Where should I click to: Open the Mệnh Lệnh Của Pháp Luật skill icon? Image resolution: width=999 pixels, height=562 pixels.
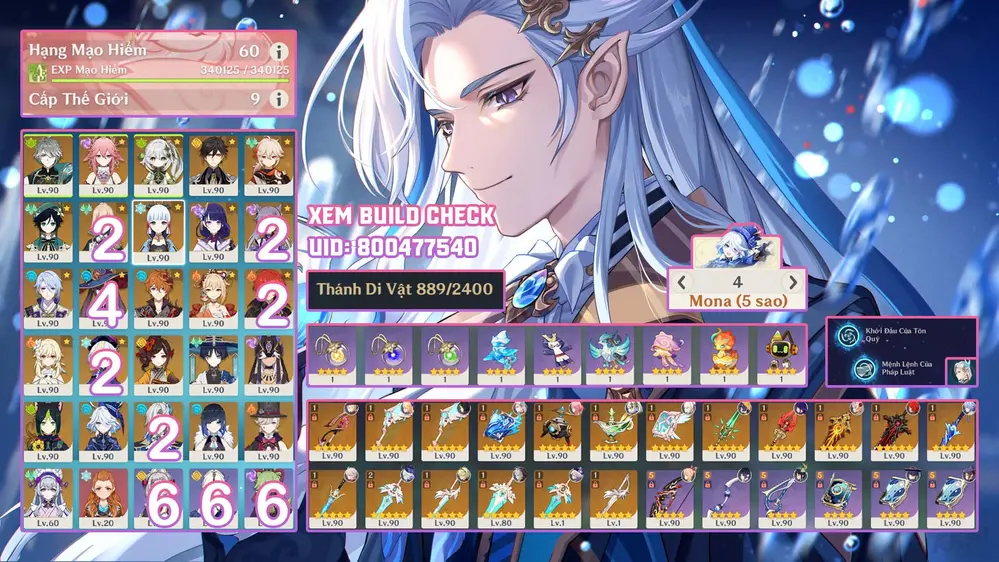point(848,369)
